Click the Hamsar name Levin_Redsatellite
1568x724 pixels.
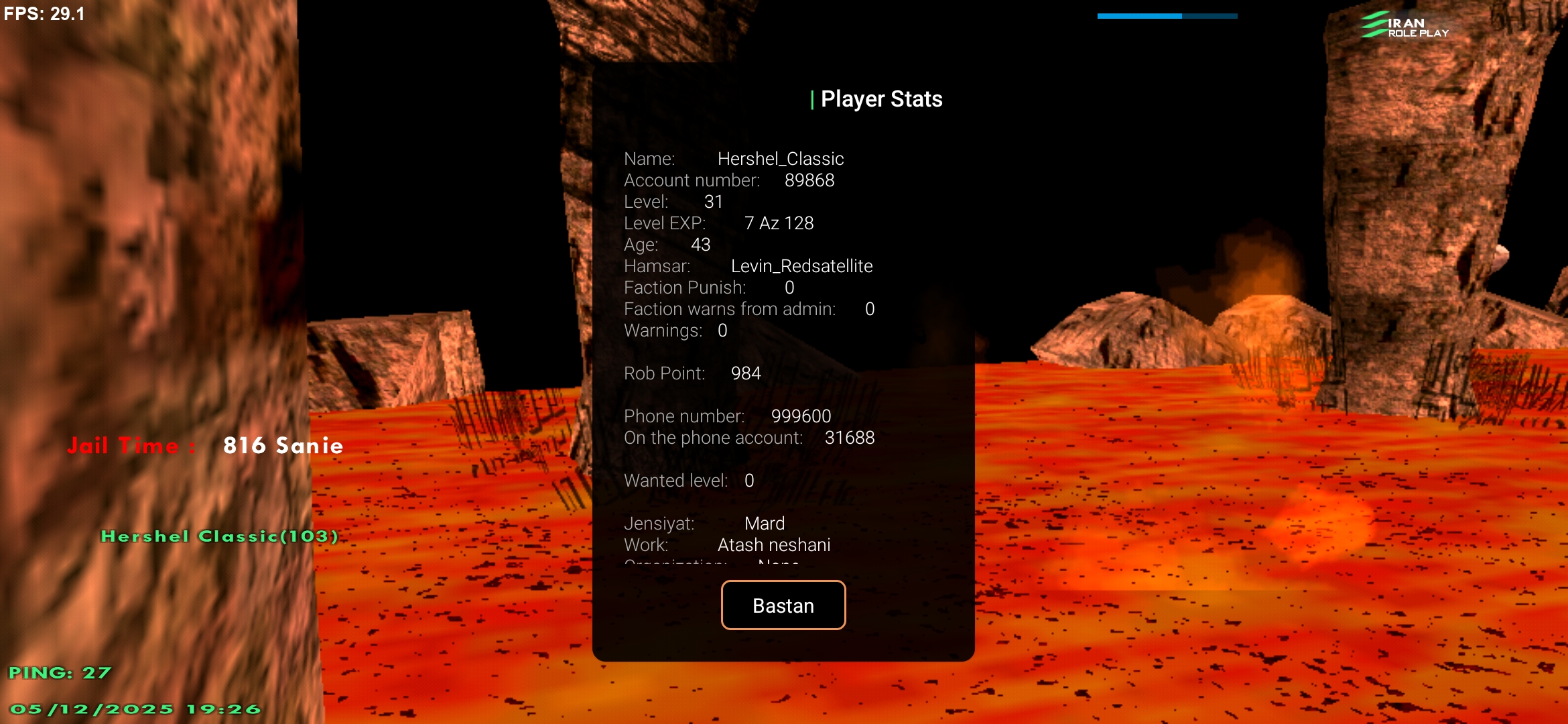802,265
